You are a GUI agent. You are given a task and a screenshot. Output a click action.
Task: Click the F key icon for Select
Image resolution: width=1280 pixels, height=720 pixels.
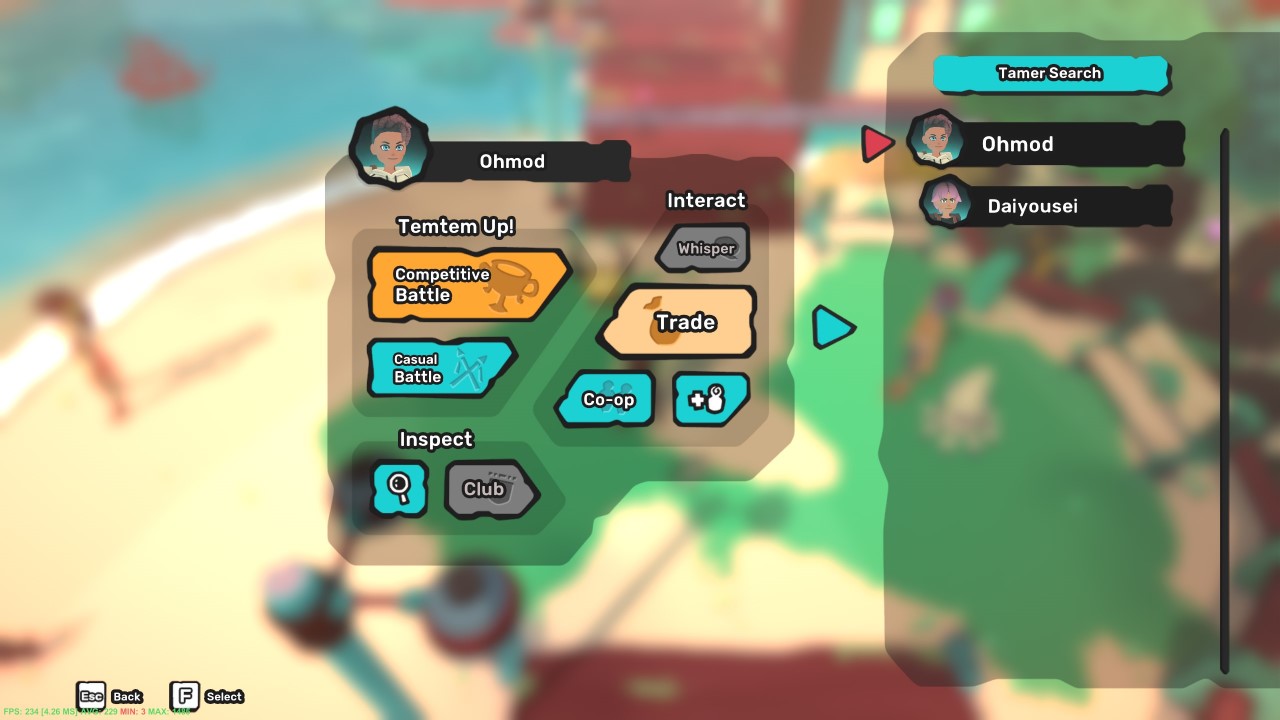click(x=185, y=695)
